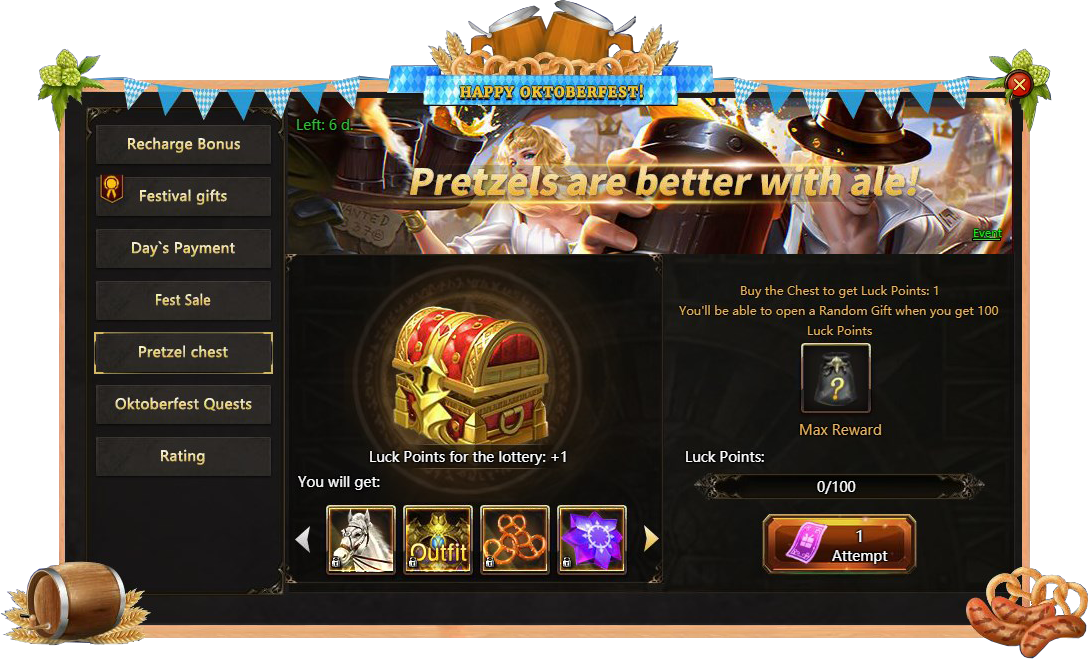Choose the Pretzel chest tab
The height and width of the screenshot is (659, 1090).
click(183, 352)
